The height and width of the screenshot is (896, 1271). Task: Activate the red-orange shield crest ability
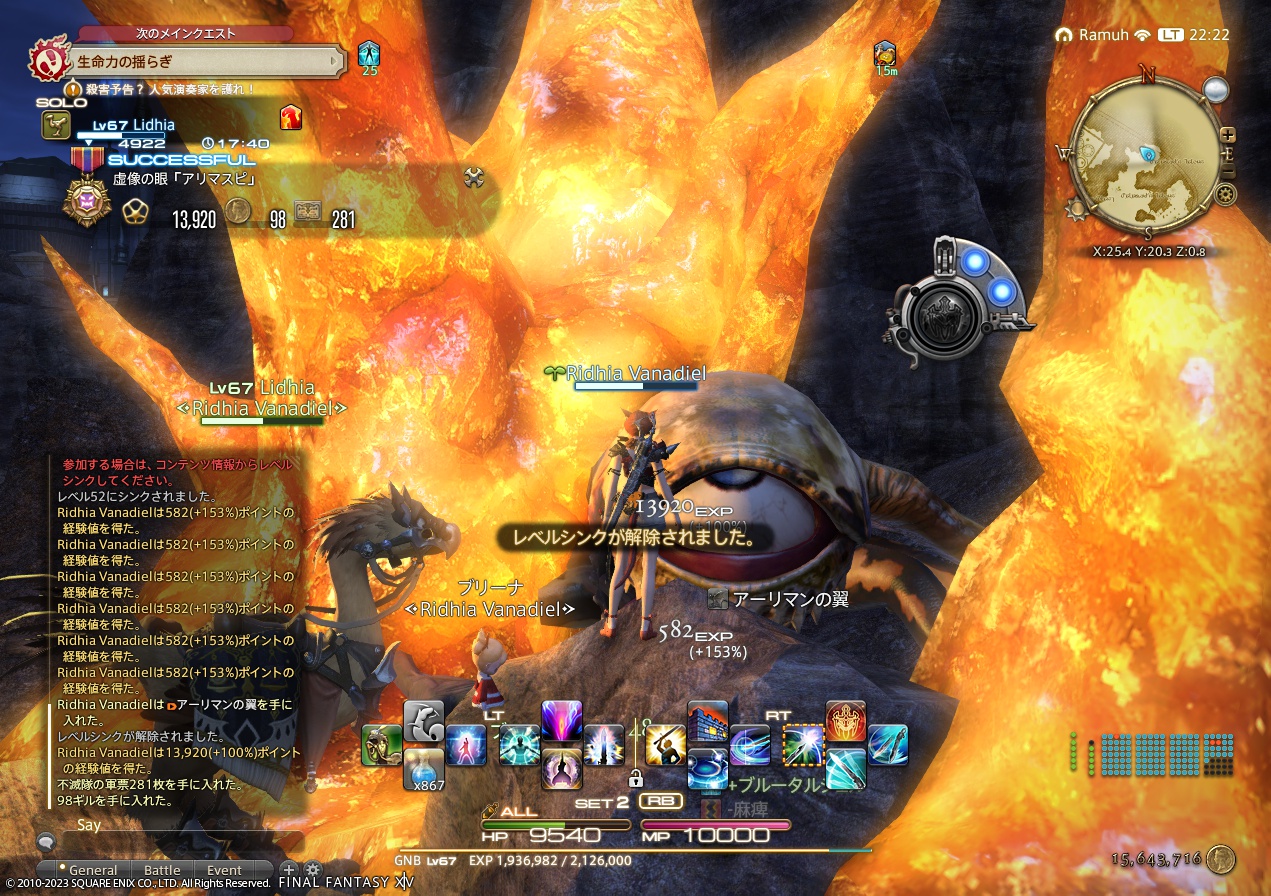click(845, 721)
